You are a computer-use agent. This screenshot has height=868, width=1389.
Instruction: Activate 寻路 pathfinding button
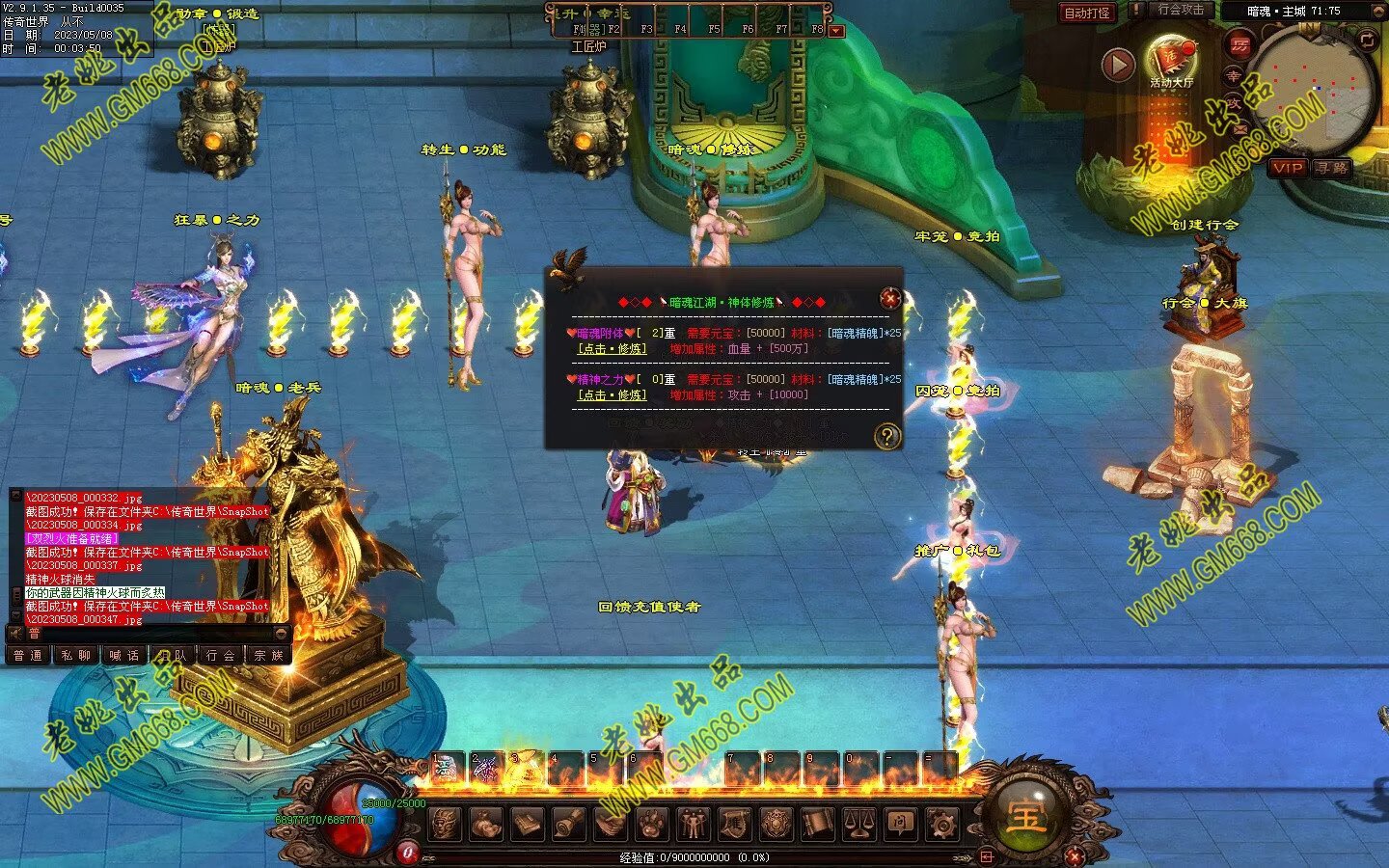pos(1332,168)
